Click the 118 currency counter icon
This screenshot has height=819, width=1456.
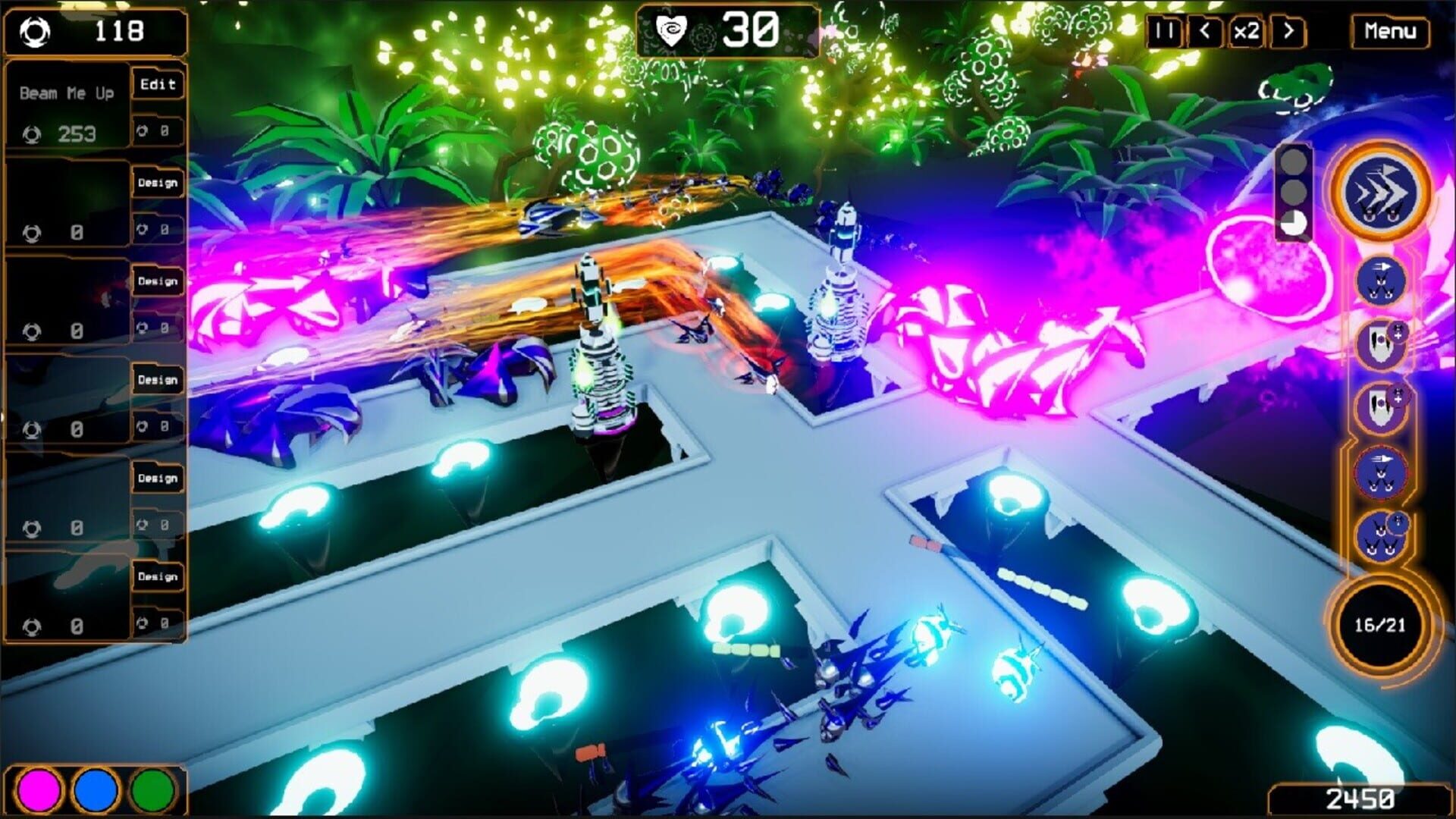34,30
